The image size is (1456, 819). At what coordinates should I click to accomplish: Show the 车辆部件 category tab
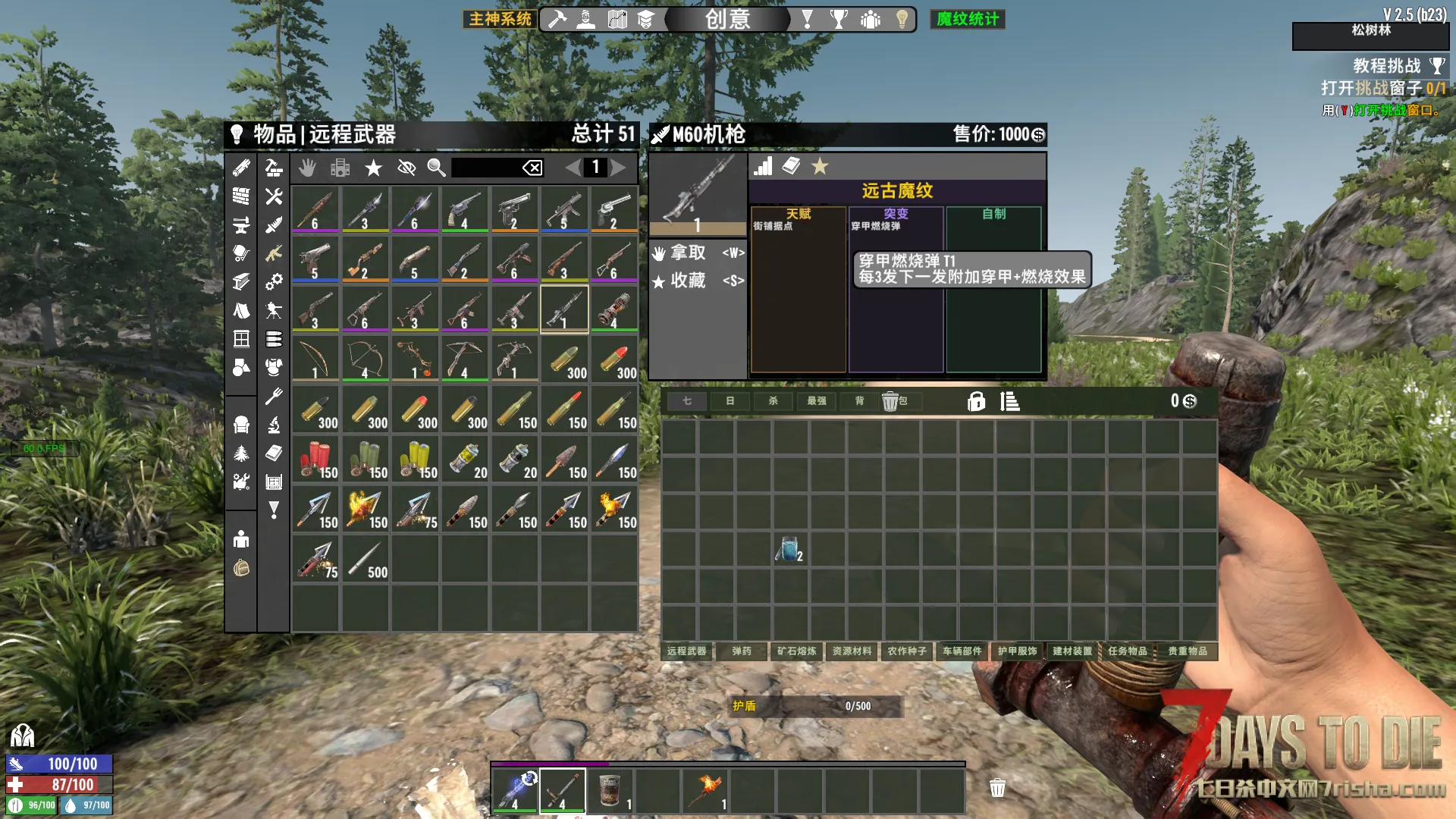[x=962, y=651]
